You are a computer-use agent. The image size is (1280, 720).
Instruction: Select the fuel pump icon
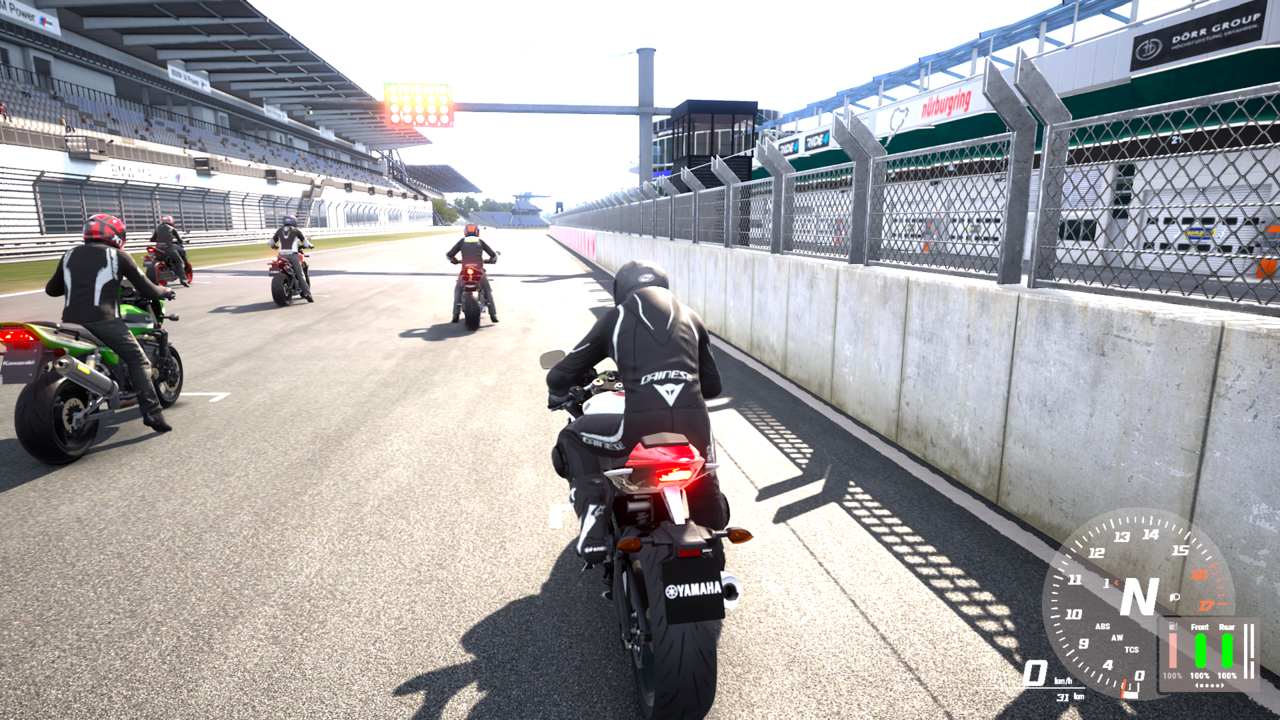[1172, 626]
